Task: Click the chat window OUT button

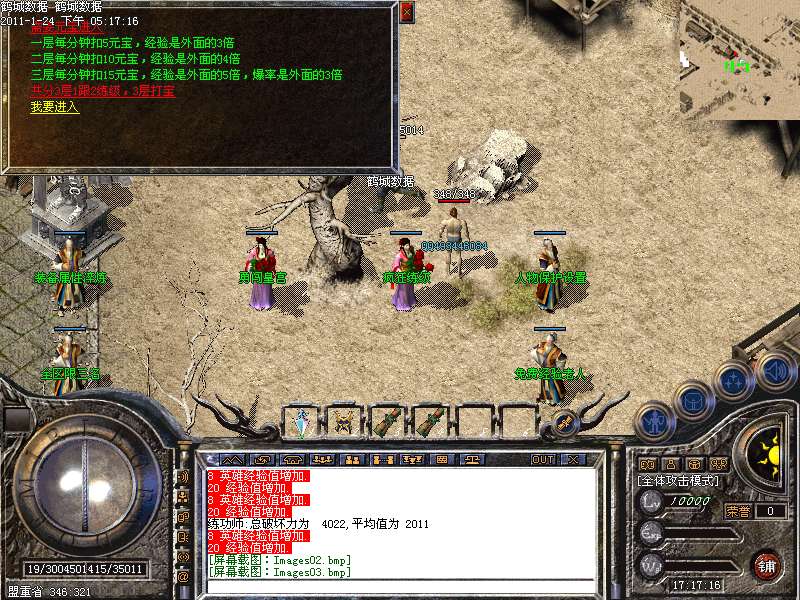Action: click(x=542, y=460)
